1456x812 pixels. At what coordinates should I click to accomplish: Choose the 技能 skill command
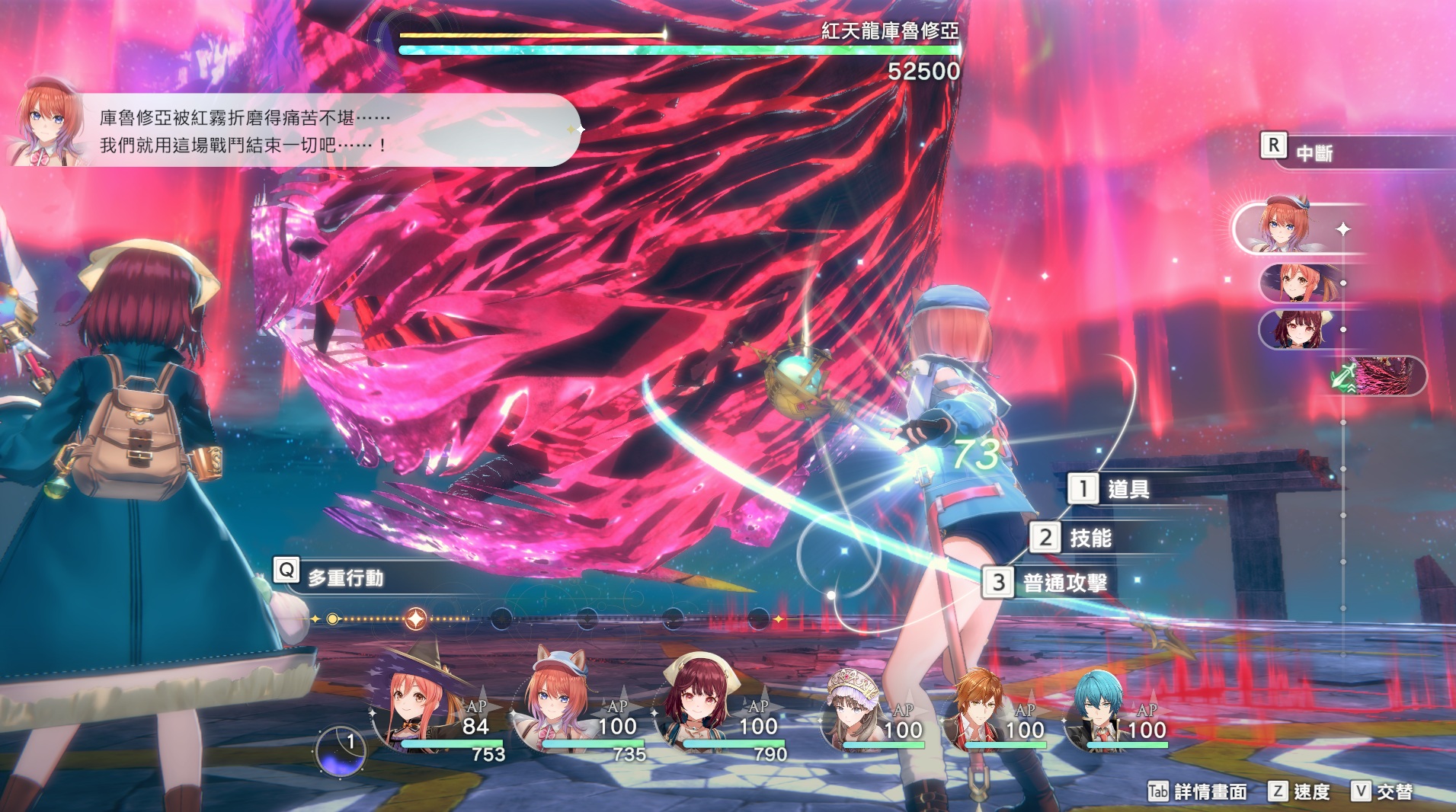(1088, 539)
